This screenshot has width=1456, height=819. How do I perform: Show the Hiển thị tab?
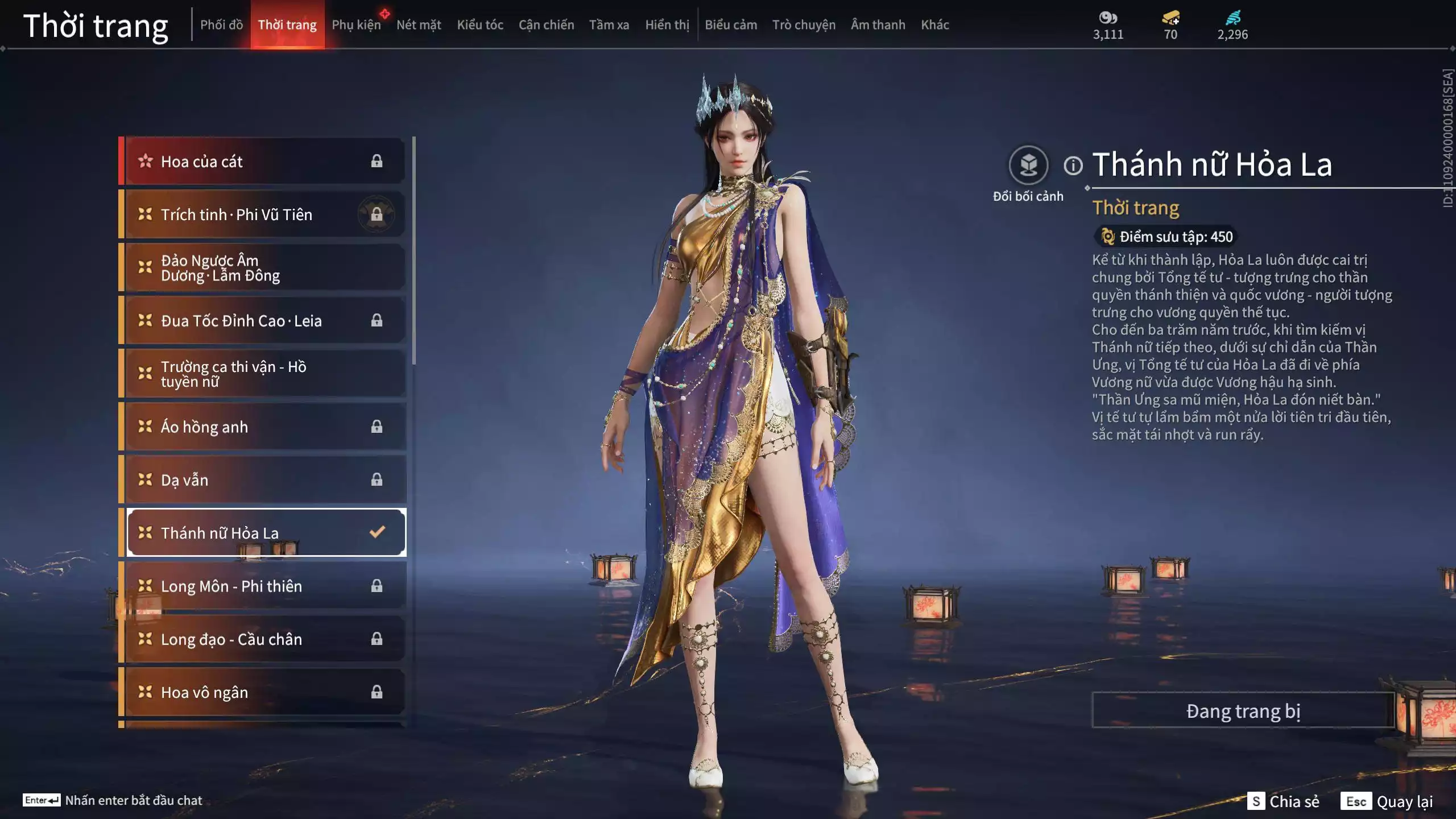pos(667,24)
